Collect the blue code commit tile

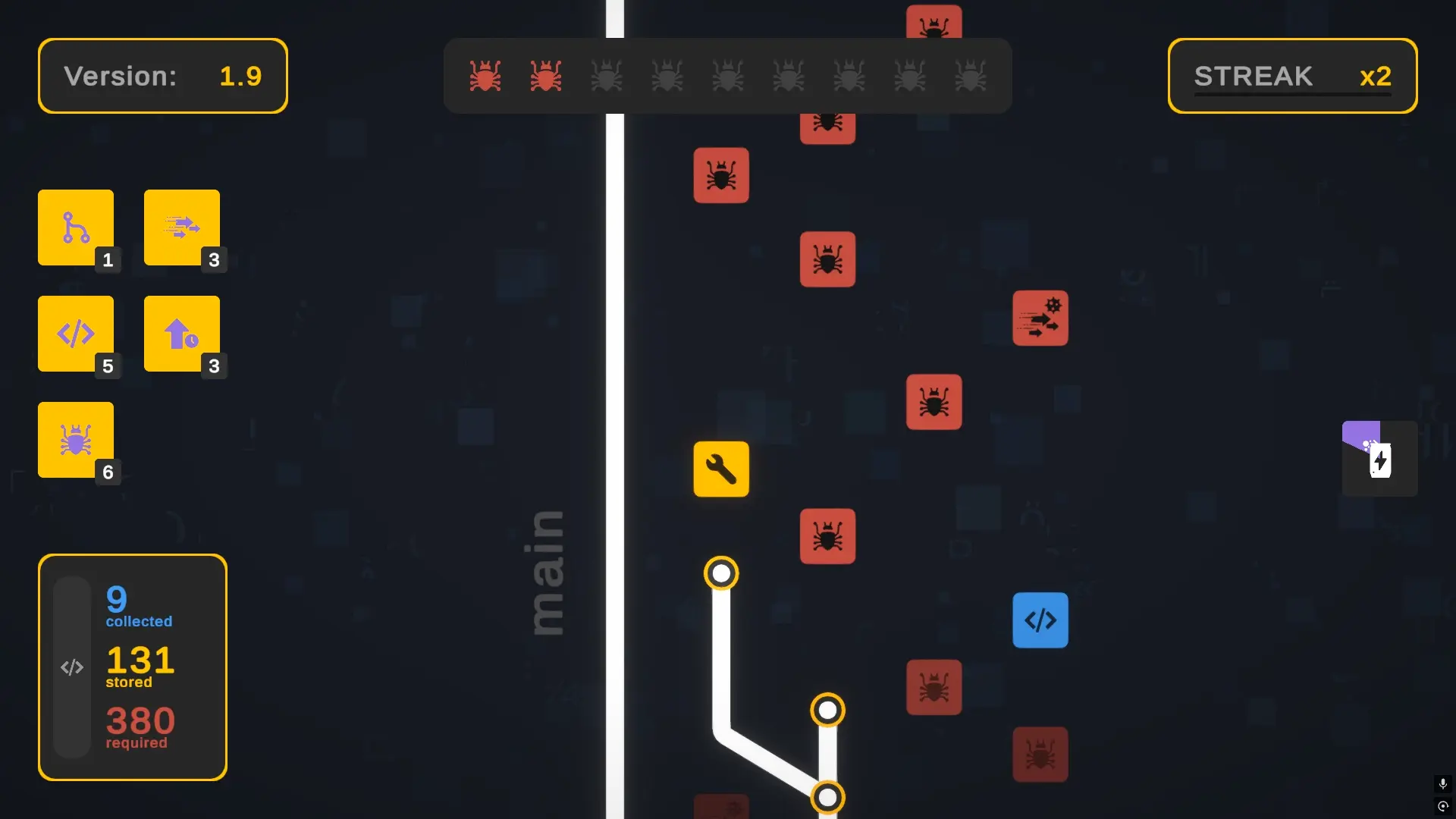click(1040, 620)
